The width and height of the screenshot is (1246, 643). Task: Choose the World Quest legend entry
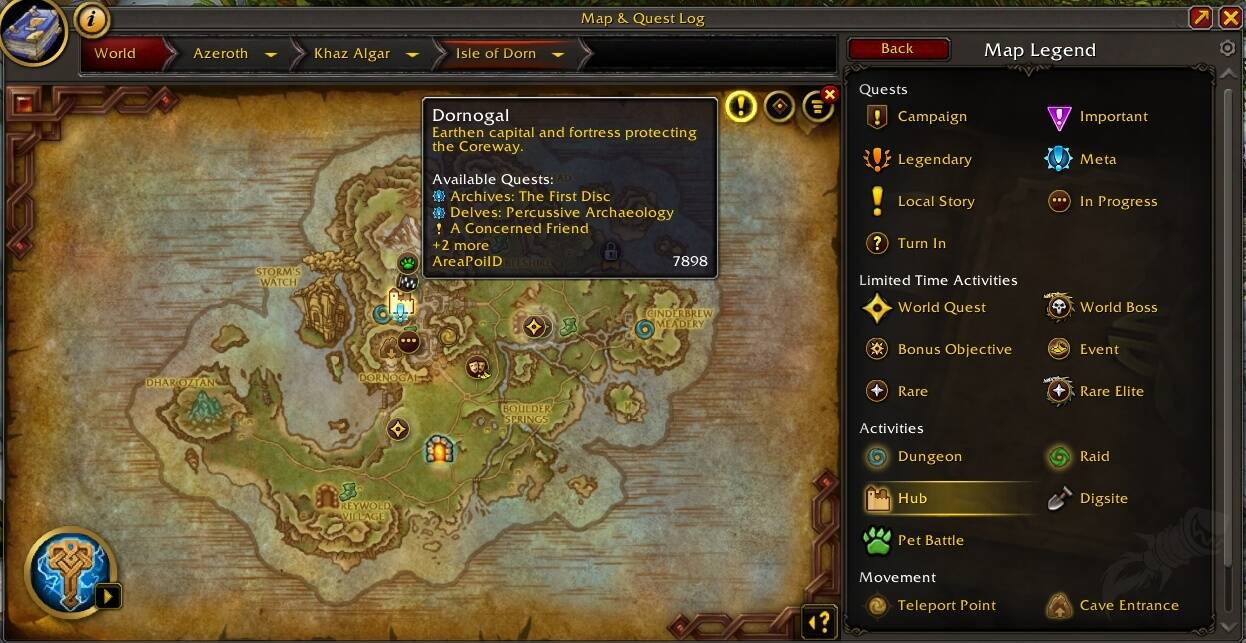[941, 307]
